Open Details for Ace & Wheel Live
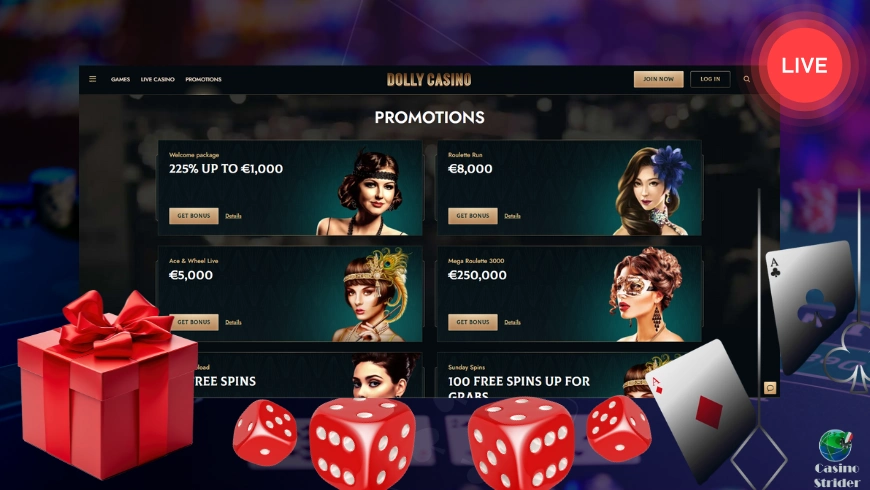This screenshot has width=870, height=490. (x=233, y=322)
